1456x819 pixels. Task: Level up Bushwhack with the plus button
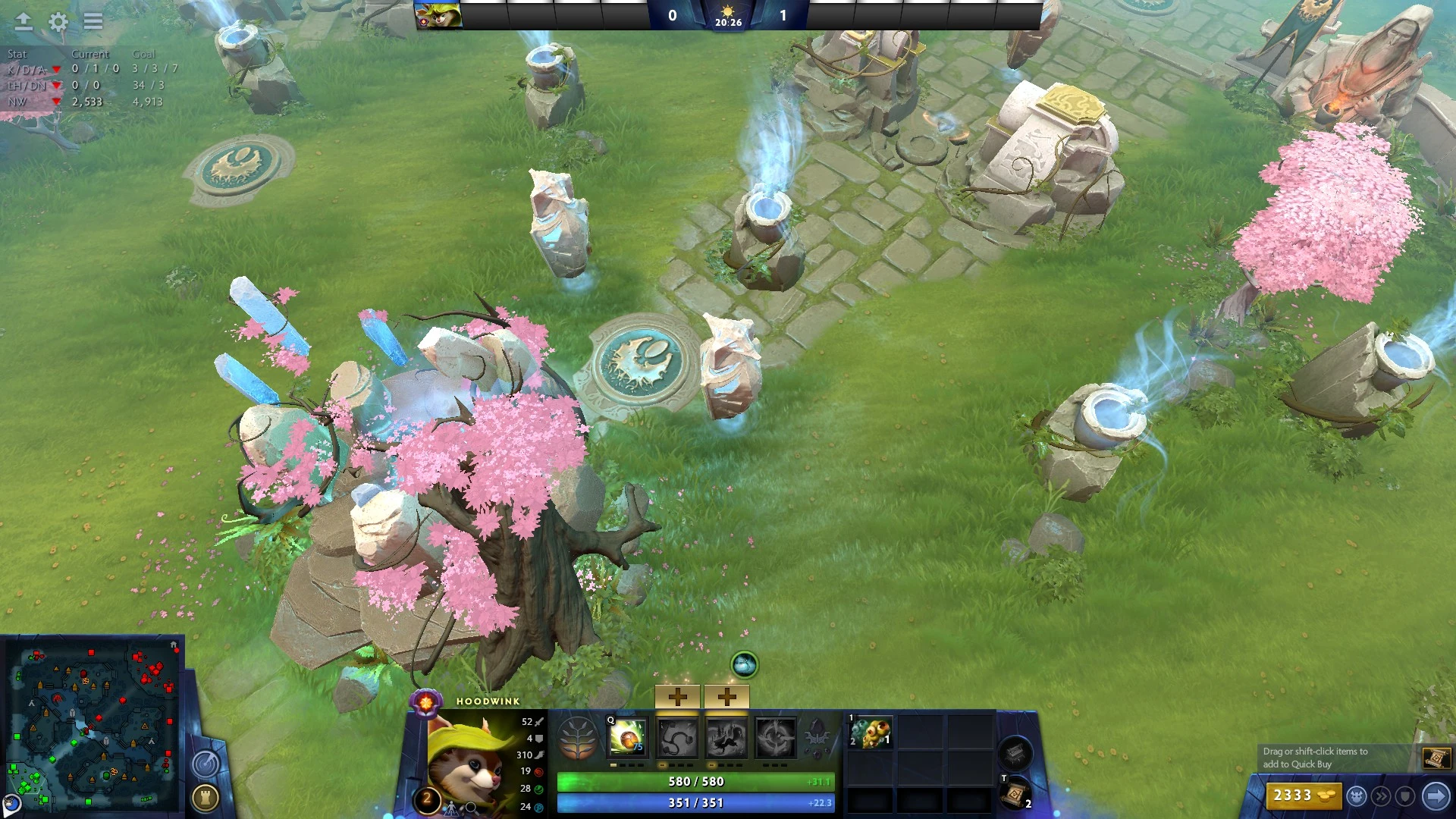pos(677,696)
